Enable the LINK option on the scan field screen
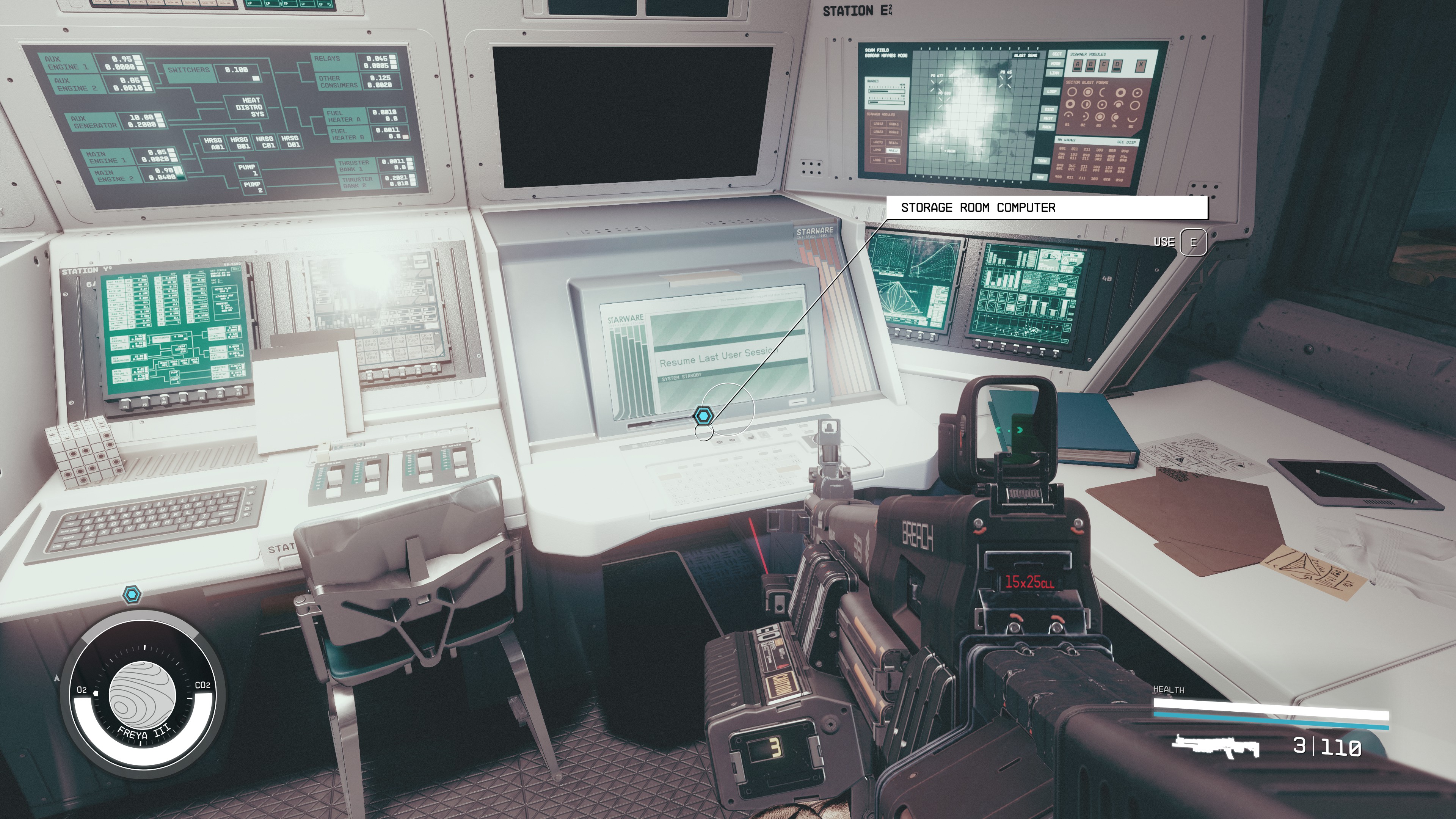The width and height of the screenshot is (1456, 819). 1054,73
